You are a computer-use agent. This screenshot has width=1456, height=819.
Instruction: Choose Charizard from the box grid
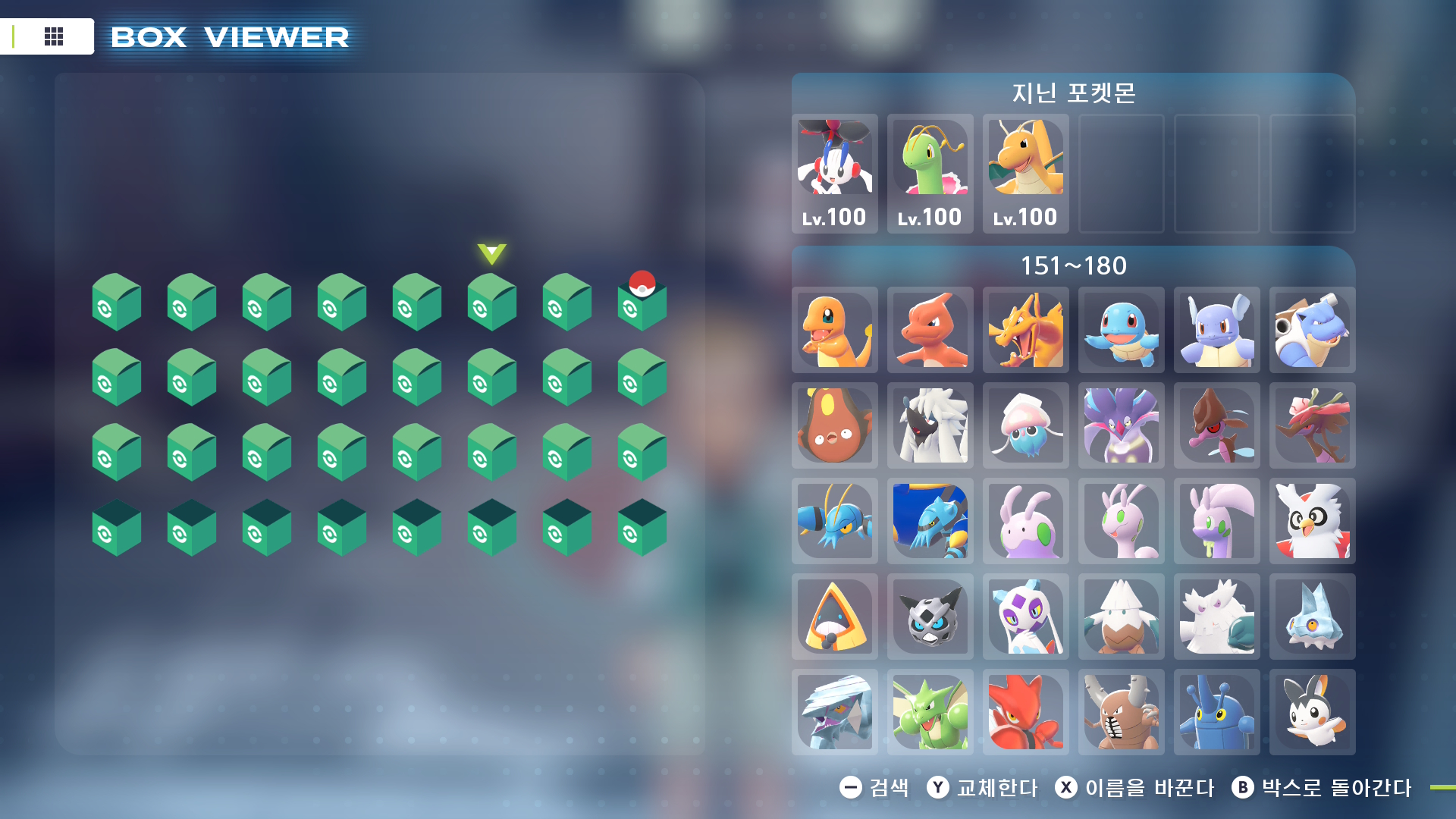coord(1025,330)
